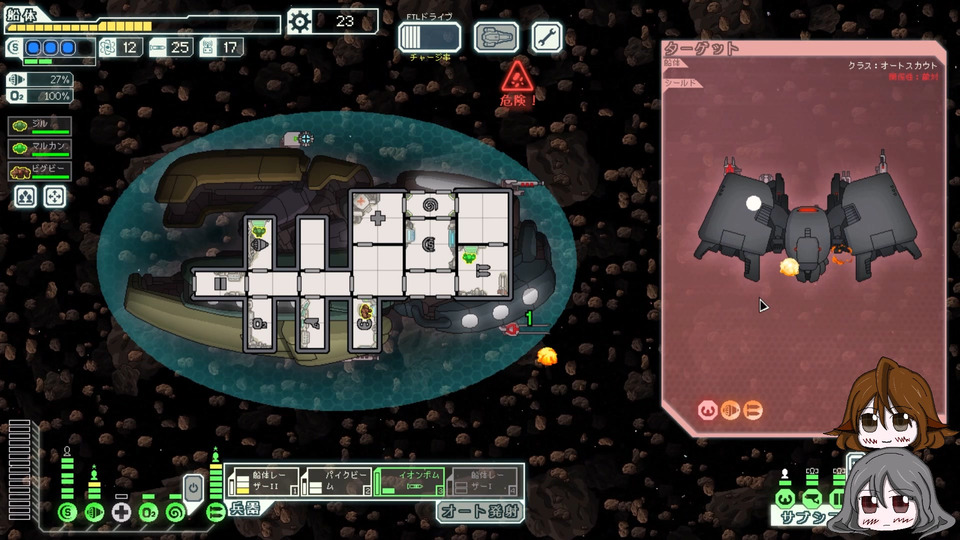Click the oxygen system power icon
The height and width of the screenshot is (540, 960).
point(149,513)
